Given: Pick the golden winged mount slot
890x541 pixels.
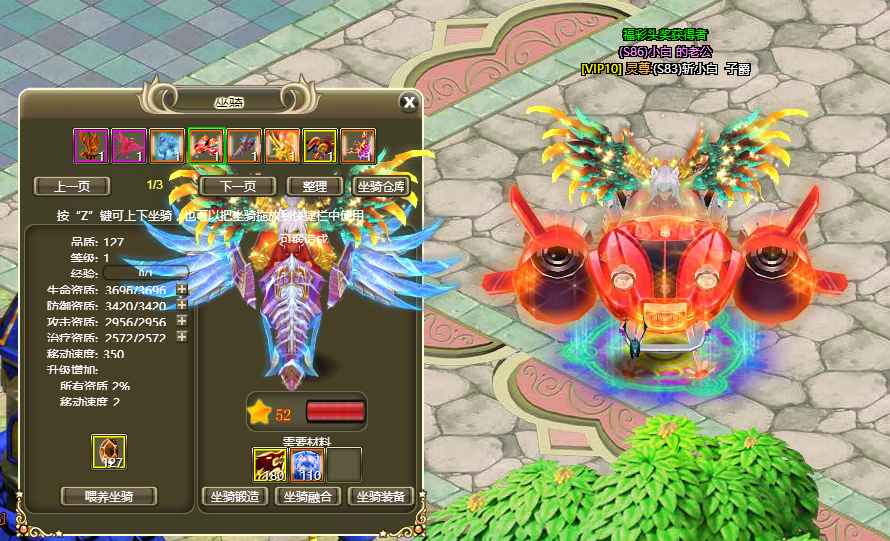Looking at the screenshot, I should (x=281, y=146).
